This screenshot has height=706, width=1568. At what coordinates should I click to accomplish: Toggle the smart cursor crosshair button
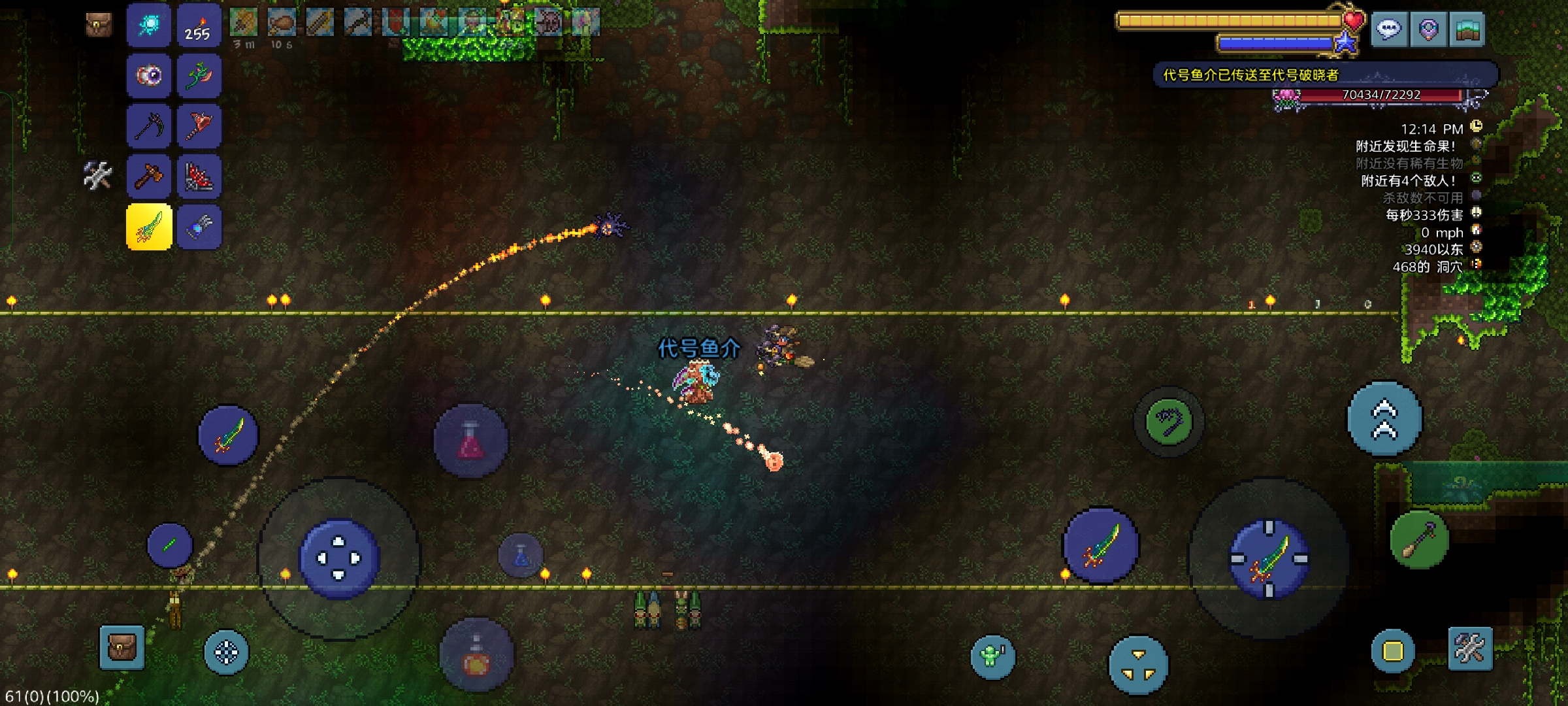click(226, 652)
